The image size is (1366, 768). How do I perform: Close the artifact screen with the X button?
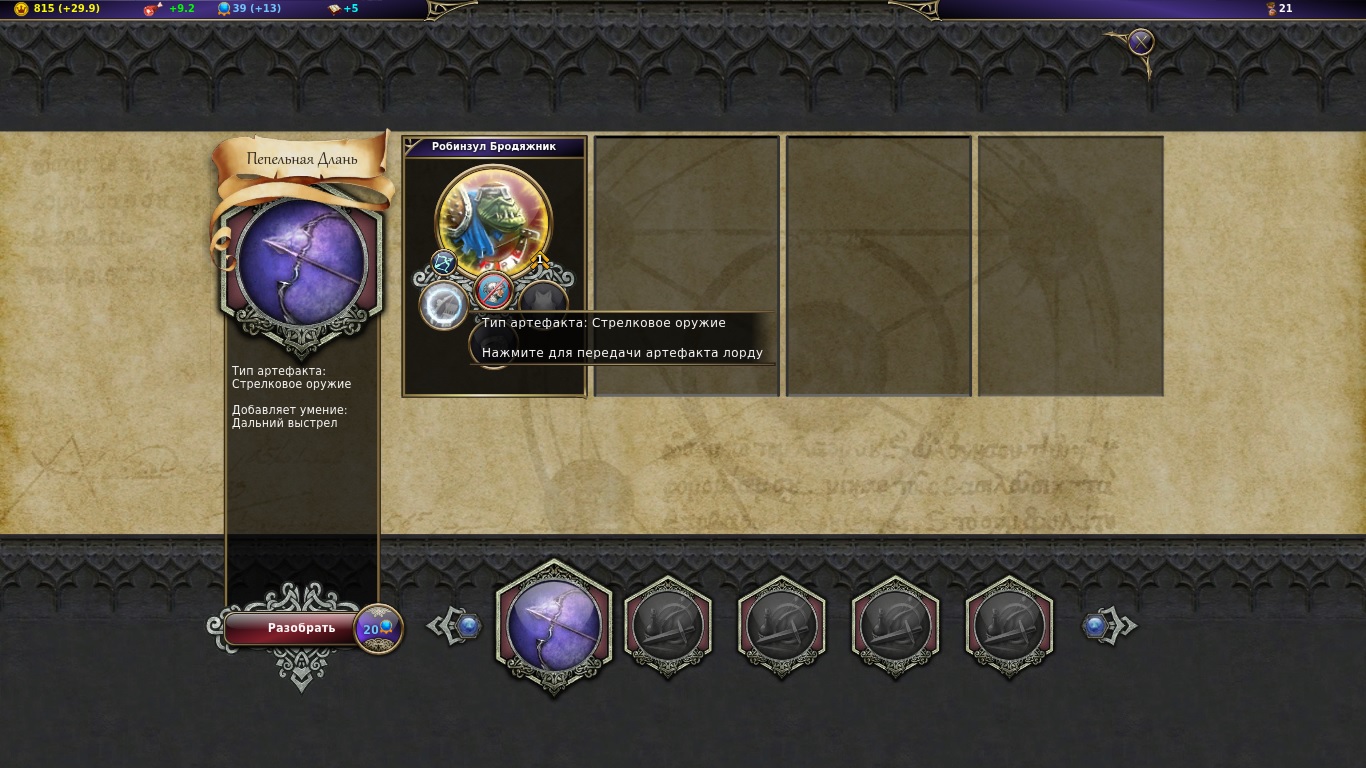click(1141, 42)
